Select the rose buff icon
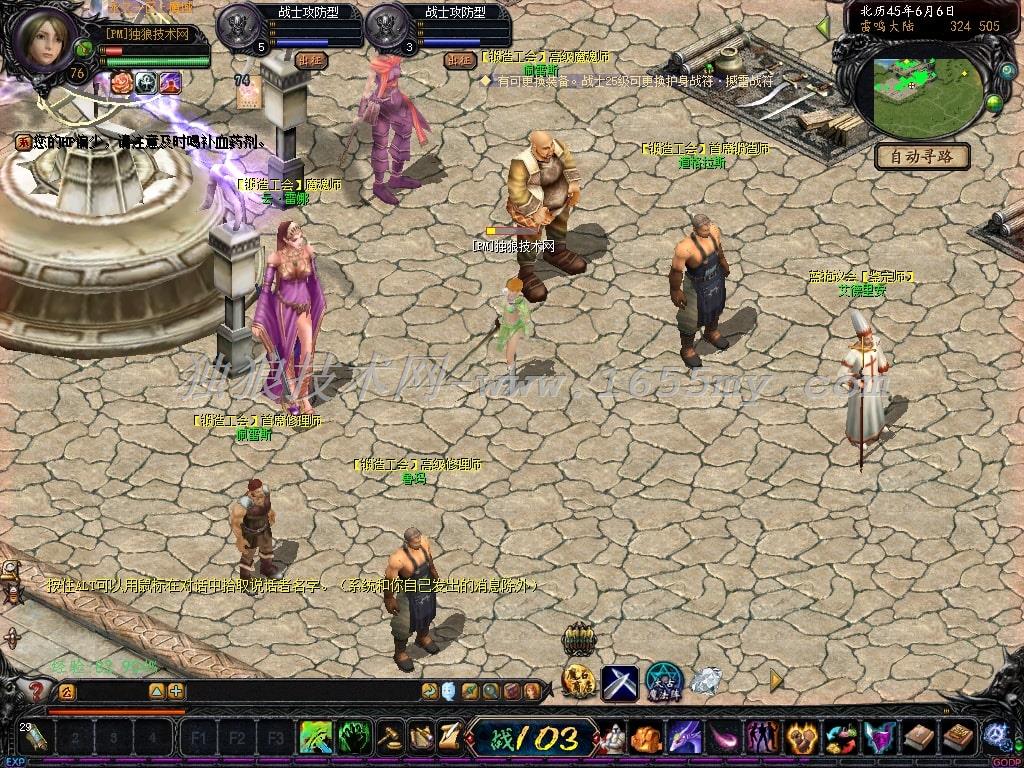The image size is (1024, 768). tap(121, 83)
